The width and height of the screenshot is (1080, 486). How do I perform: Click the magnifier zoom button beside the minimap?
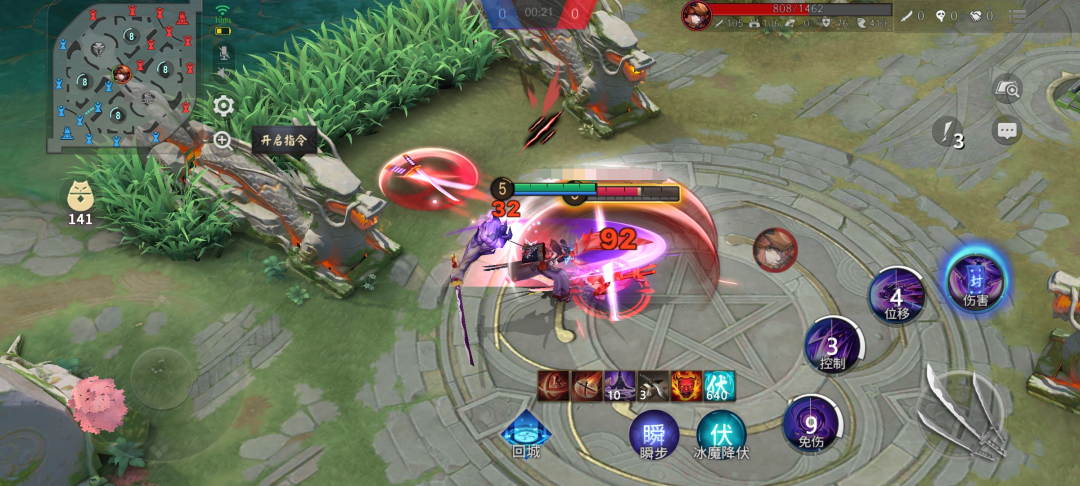click(223, 141)
